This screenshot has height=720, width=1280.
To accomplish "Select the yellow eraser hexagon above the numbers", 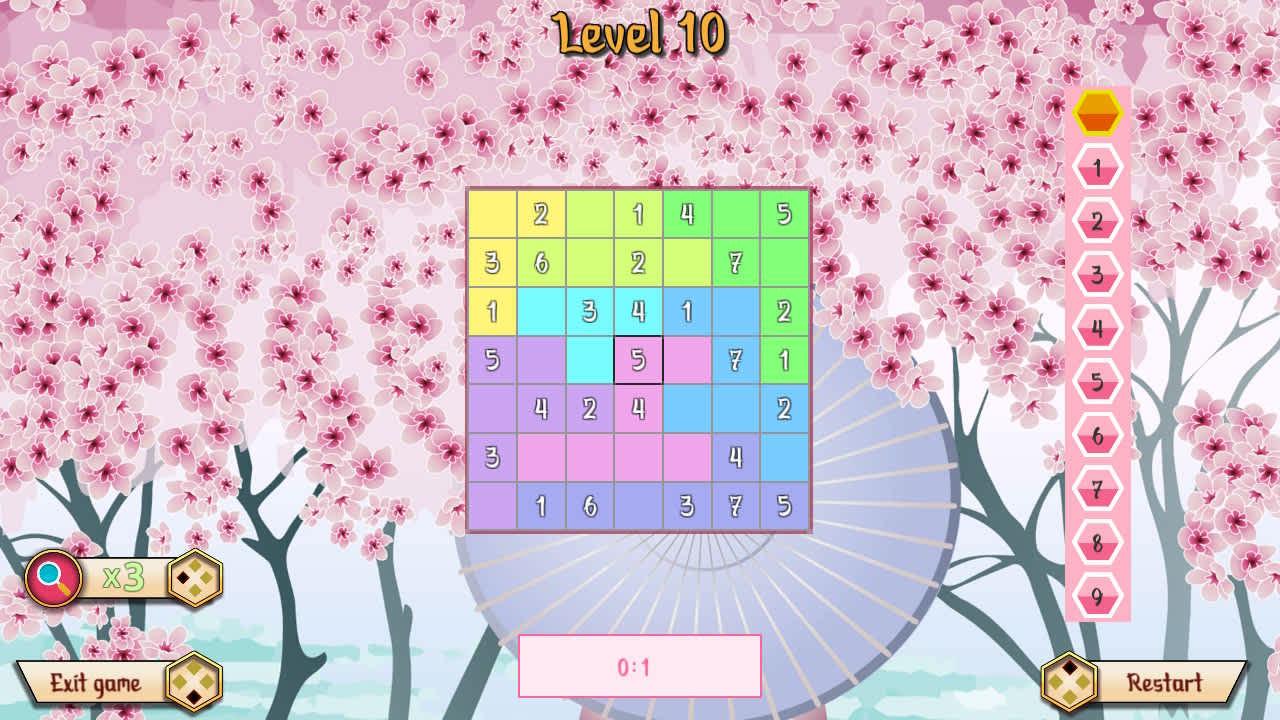I will pos(1097,111).
